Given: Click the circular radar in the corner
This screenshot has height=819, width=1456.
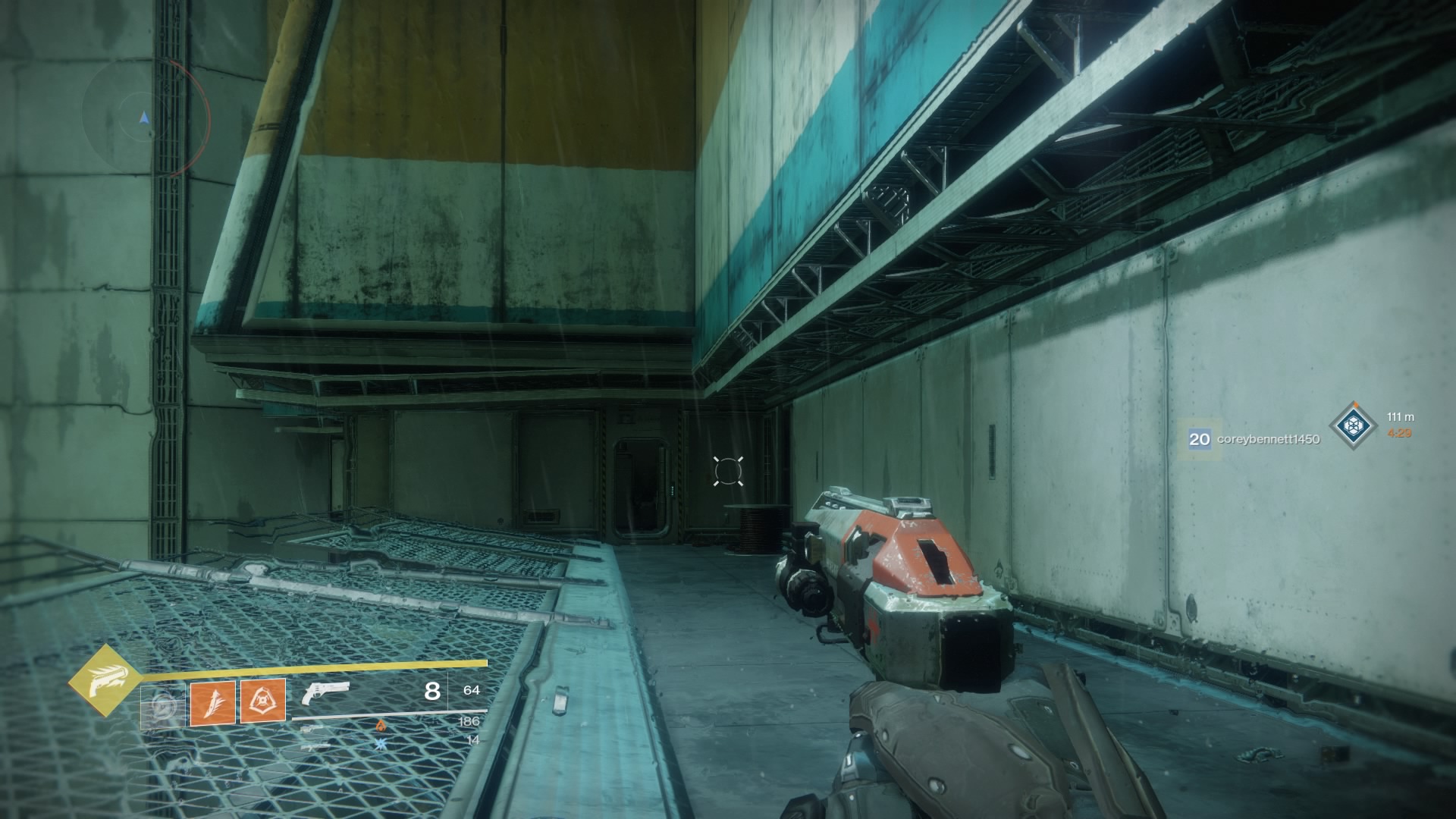Looking at the screenshot, I should click(144, 118).
